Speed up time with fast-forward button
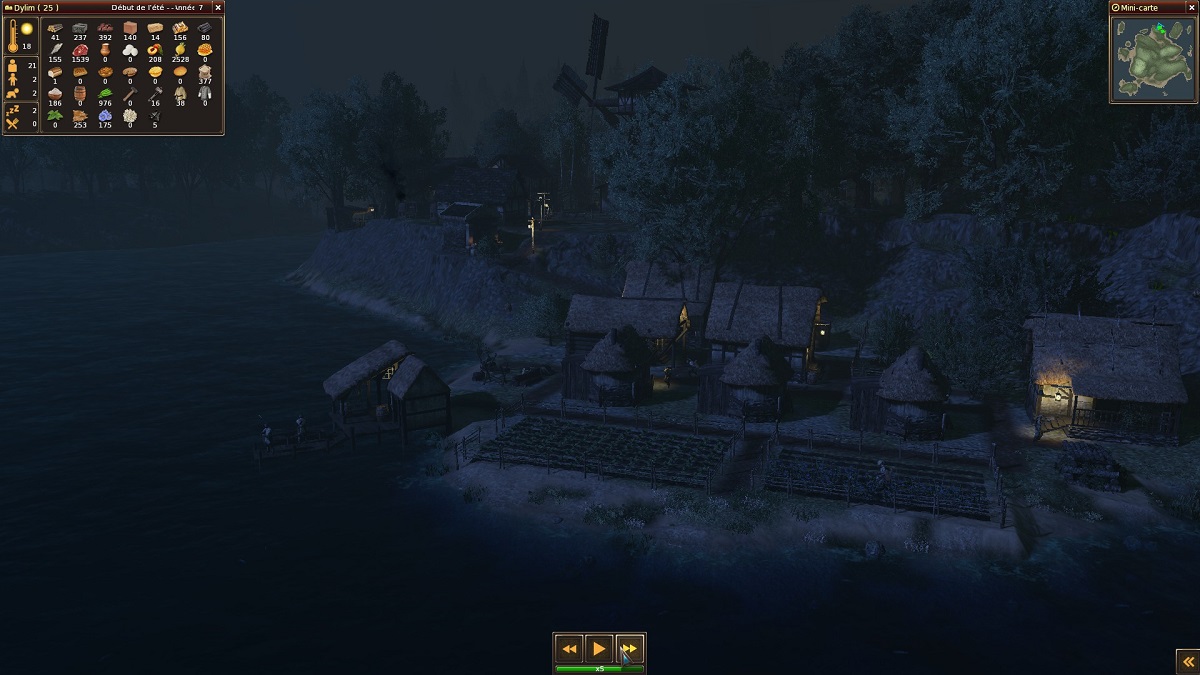Screen dimensions: 1200x675 (629, 649)
